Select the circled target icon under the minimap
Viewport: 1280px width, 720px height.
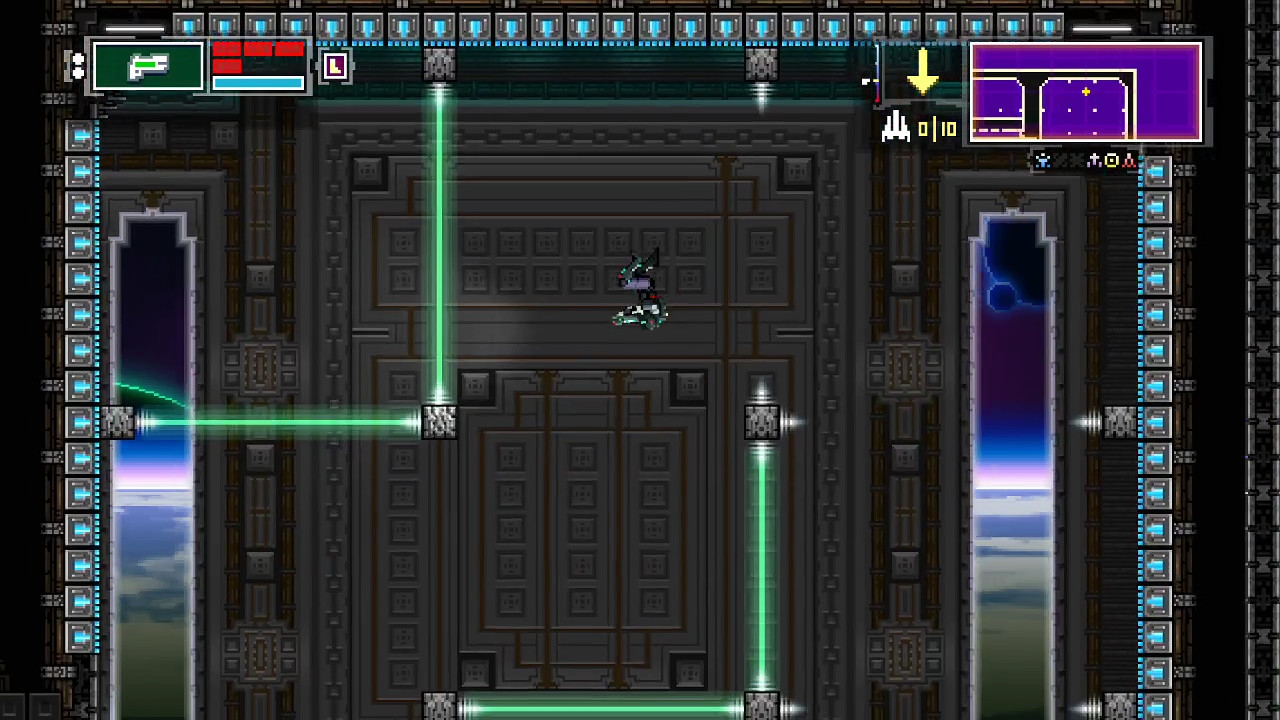1112,160
